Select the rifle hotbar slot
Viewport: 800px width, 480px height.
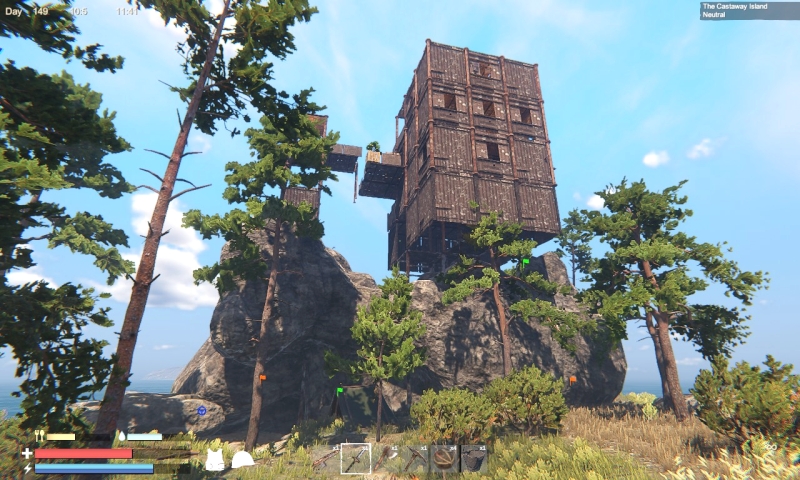click(x=326, y=459)
